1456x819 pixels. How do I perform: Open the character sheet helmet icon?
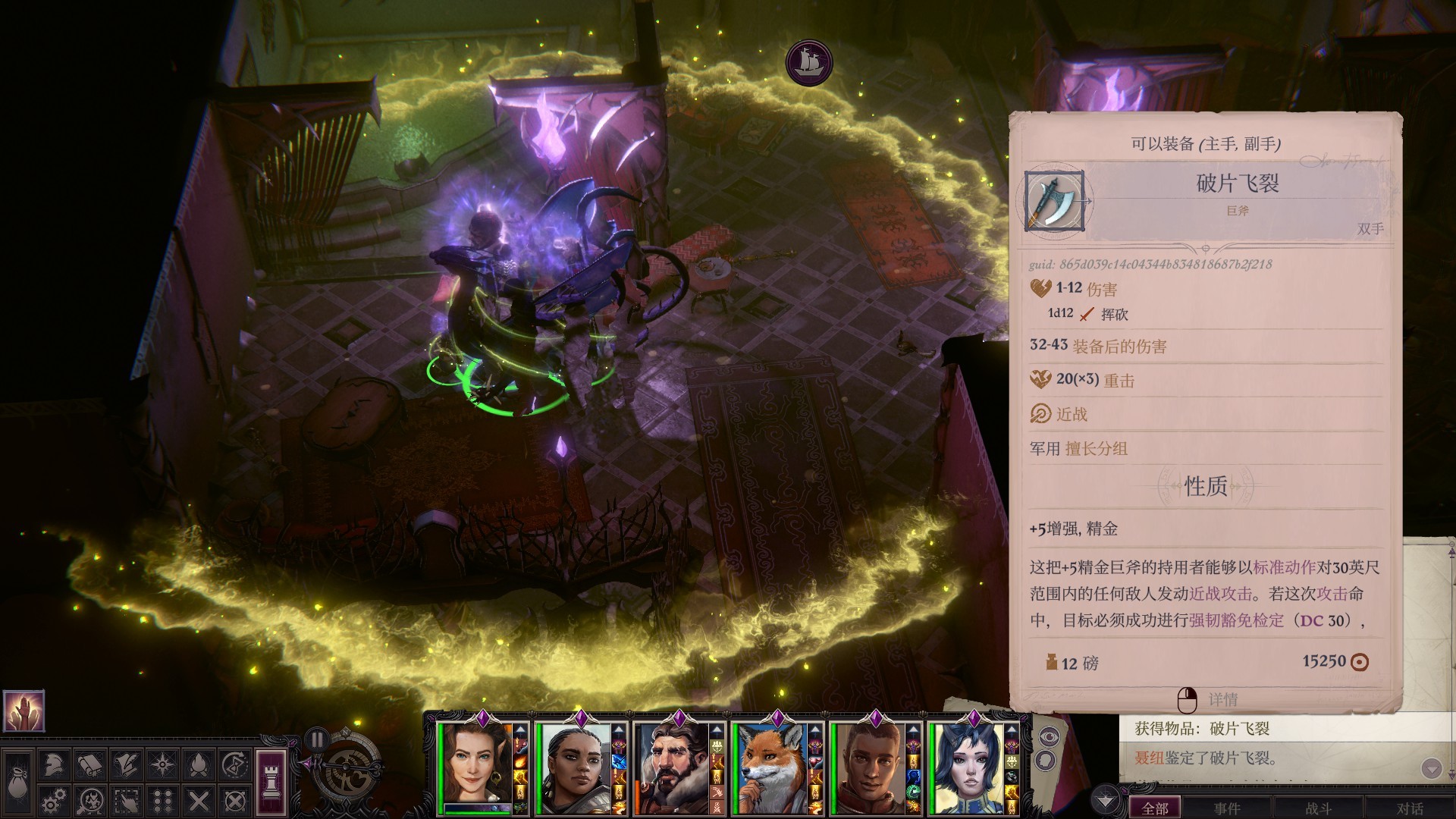54,764
